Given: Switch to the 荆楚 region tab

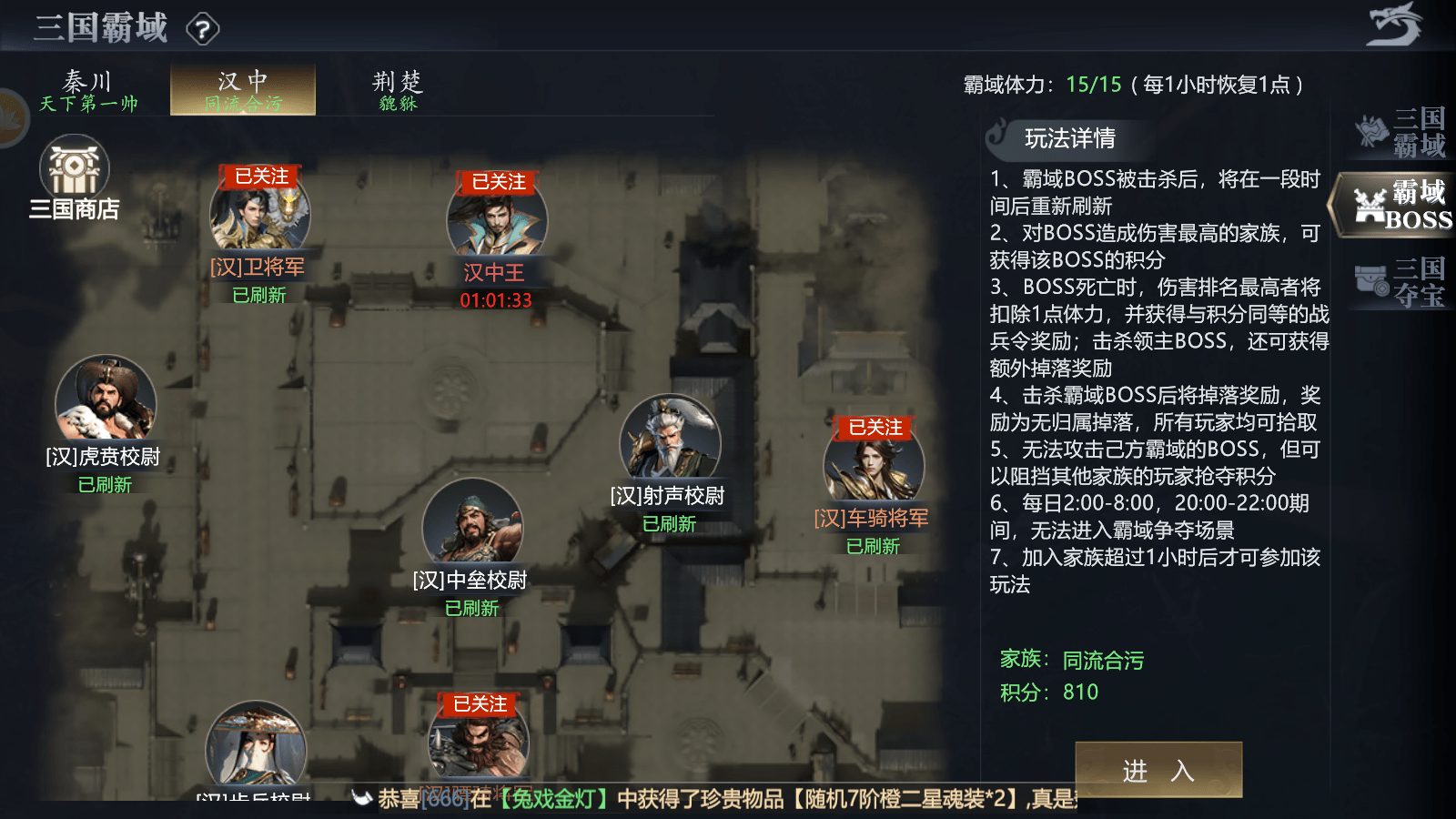Looking at the screenshot, I should point(398,91).
